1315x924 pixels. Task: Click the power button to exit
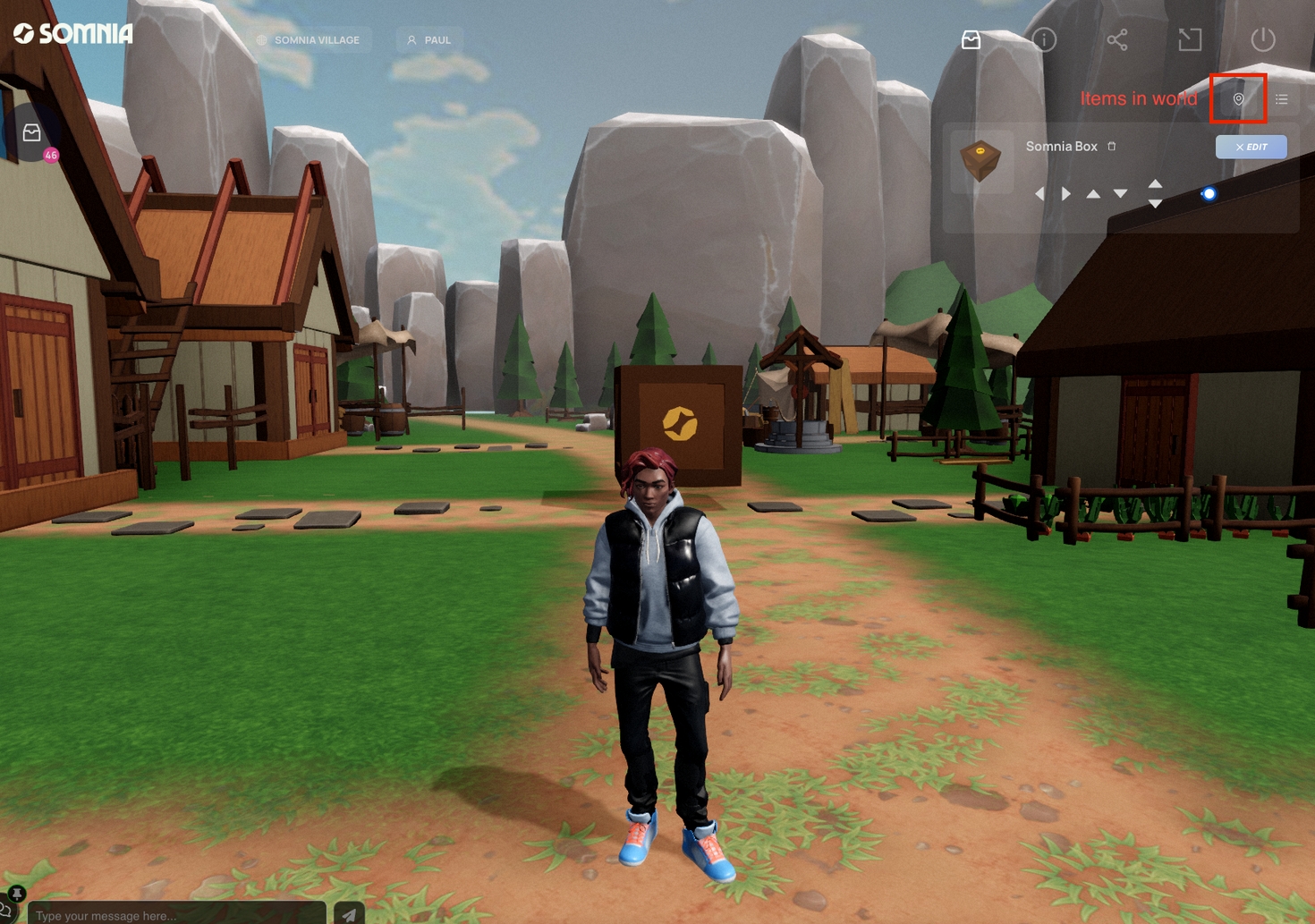tap(1262, 39)
